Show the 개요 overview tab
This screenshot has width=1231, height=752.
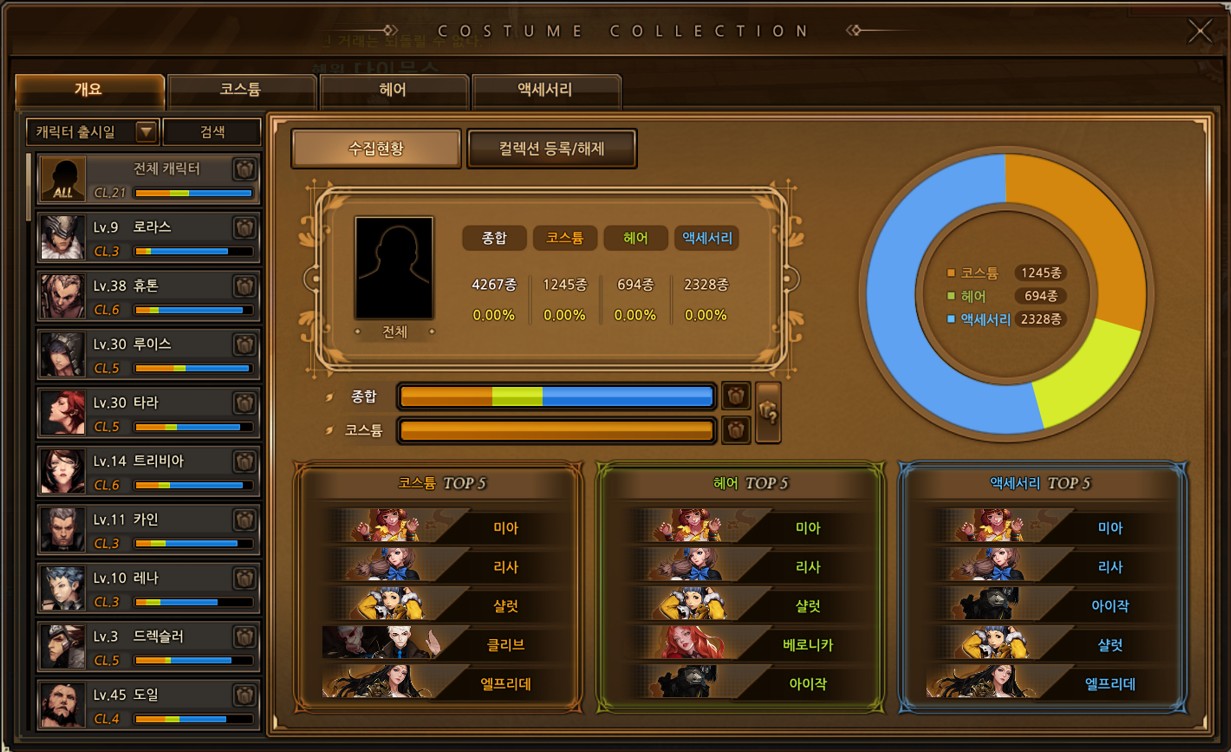(89, 90)
